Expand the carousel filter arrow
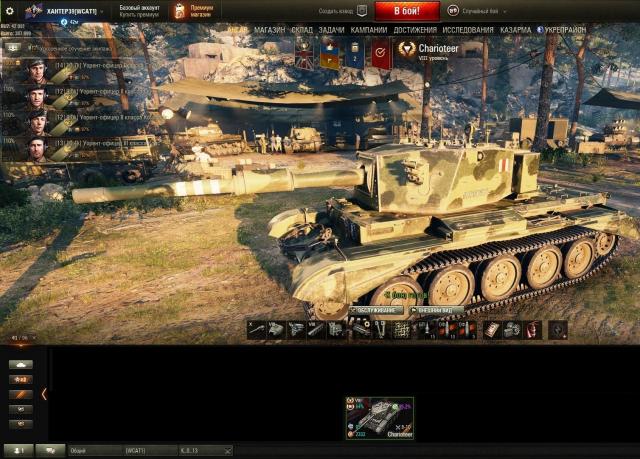This screenshot has height=459, width=640. click(44, 393)
